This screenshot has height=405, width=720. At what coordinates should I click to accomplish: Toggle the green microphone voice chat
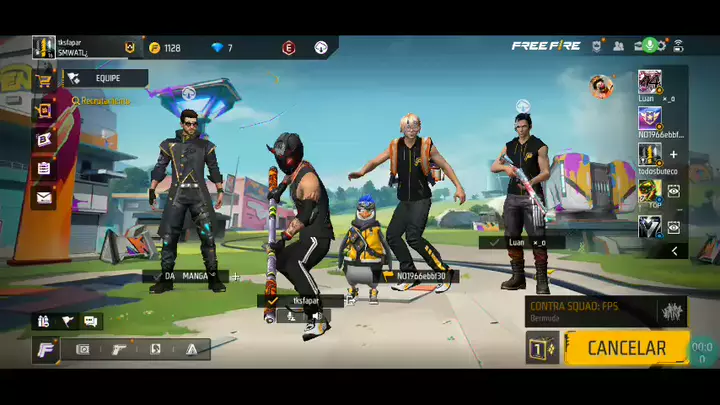click(x=649, y=46)
